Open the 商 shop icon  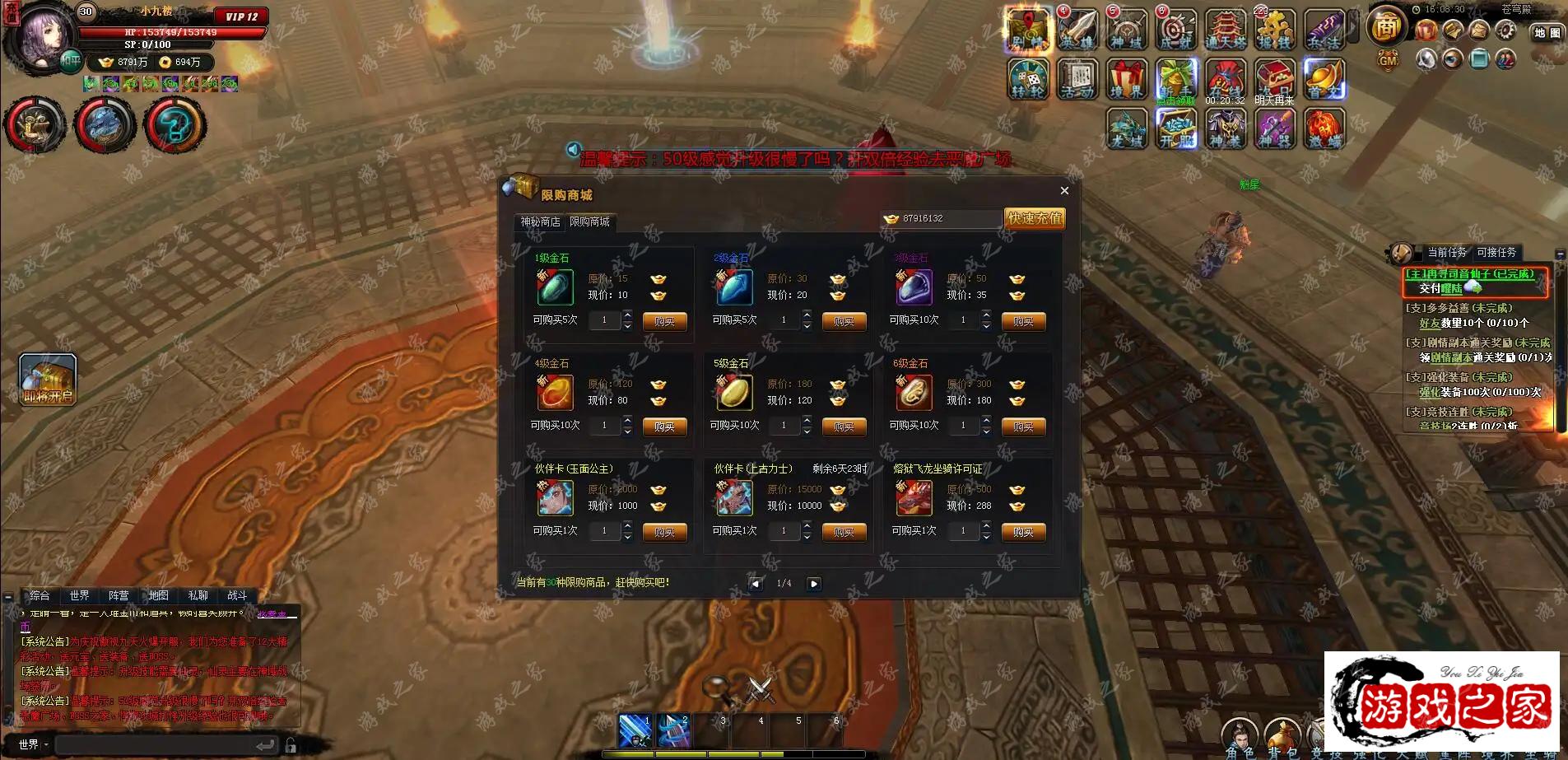click(x=1386, y=27)
